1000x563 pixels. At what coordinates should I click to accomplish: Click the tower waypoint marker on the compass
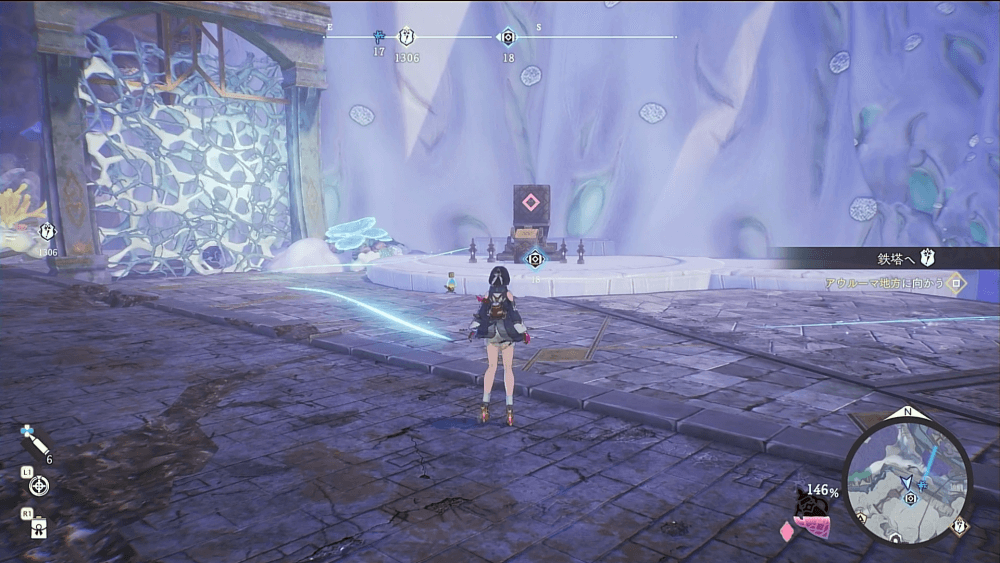coord(406,37)
